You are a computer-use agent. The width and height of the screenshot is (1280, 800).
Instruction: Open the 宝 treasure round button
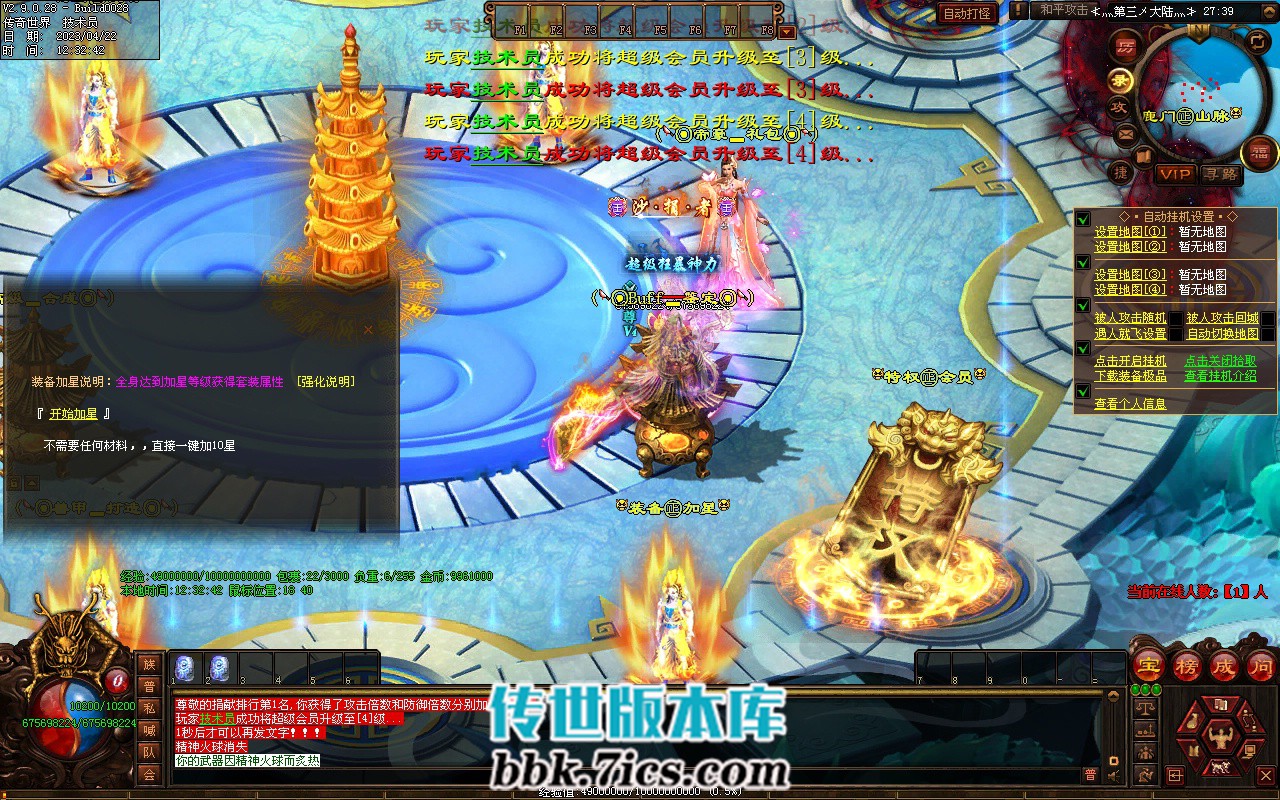(x=1147, y=665)
